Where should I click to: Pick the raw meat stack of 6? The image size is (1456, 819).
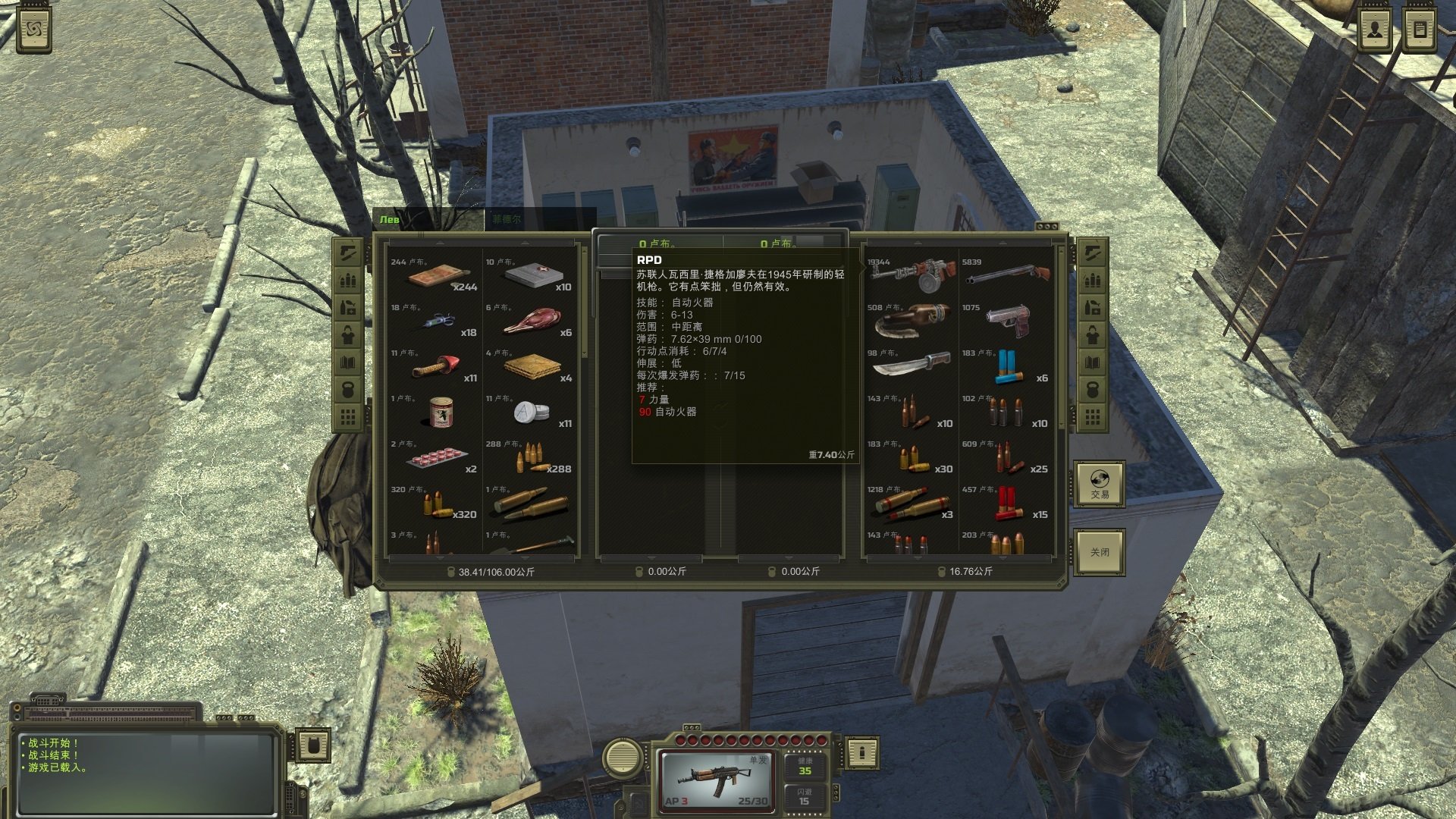point(531,322)
